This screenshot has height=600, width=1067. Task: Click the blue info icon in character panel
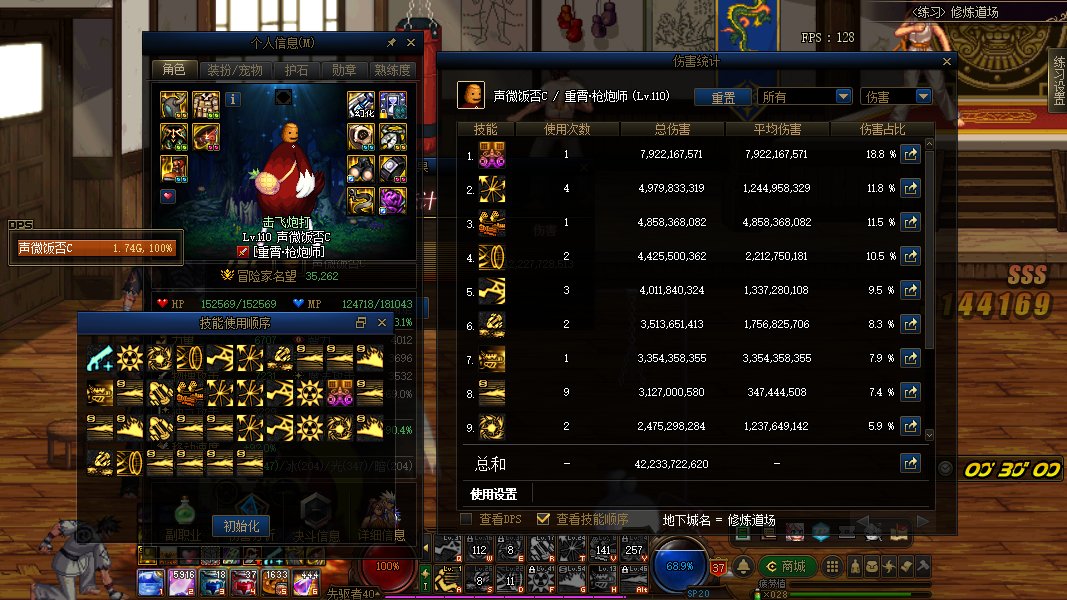coord(233,99)
